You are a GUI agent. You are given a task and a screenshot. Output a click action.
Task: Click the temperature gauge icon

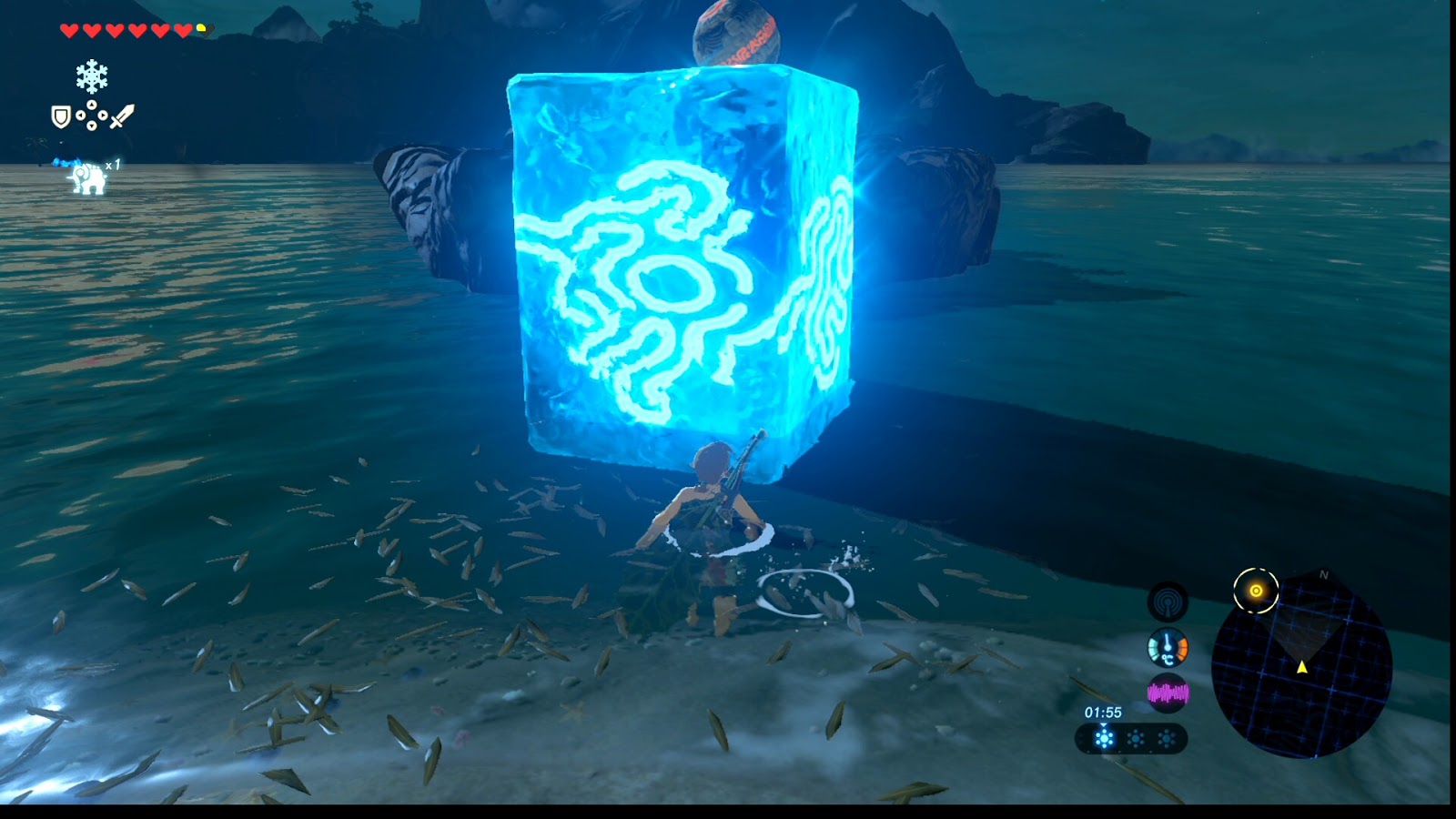[x=1168, y=648]
